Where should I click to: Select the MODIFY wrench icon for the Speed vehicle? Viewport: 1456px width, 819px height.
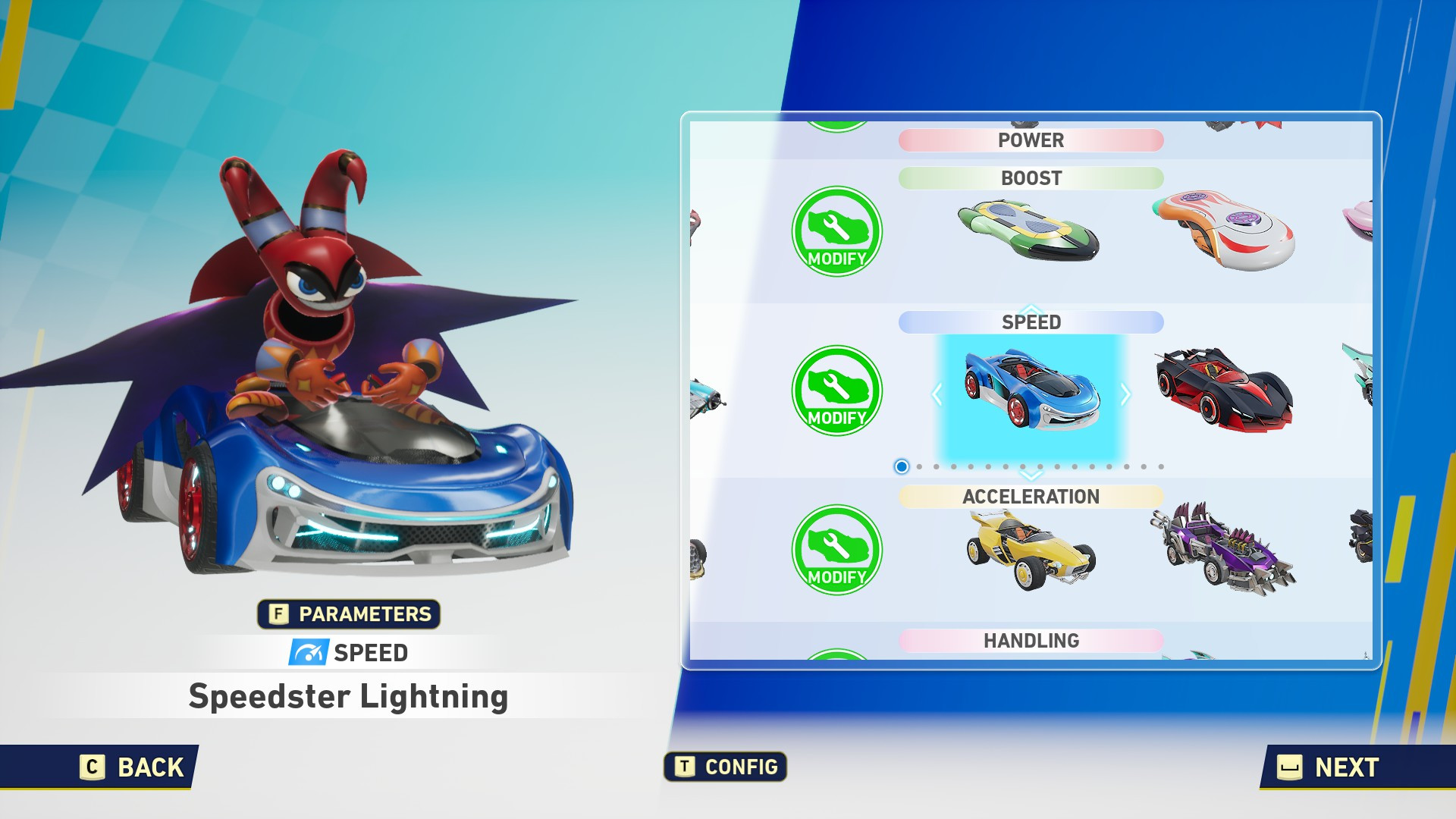[x=836, y=391]
